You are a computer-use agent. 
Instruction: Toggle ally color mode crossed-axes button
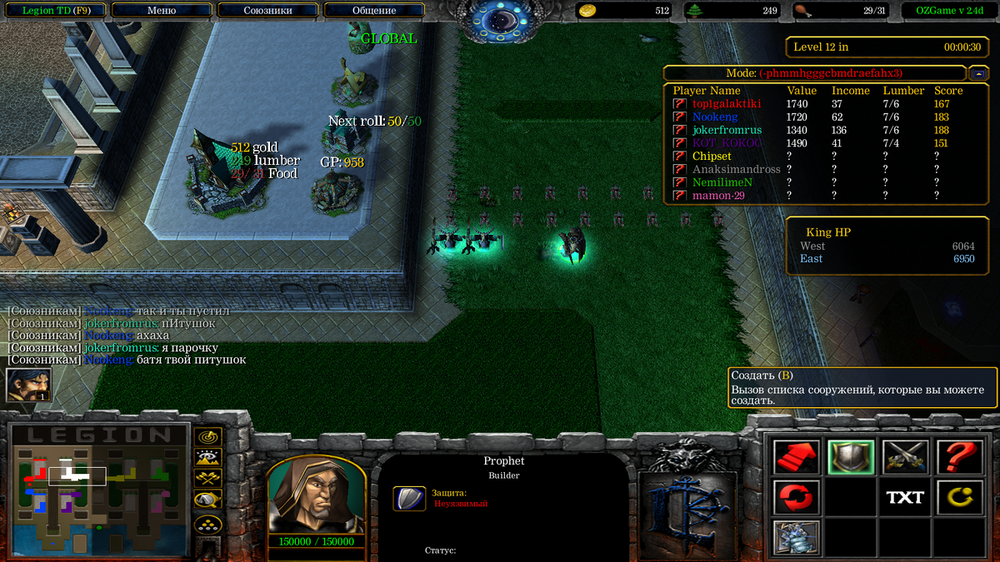tap(208, 479)
